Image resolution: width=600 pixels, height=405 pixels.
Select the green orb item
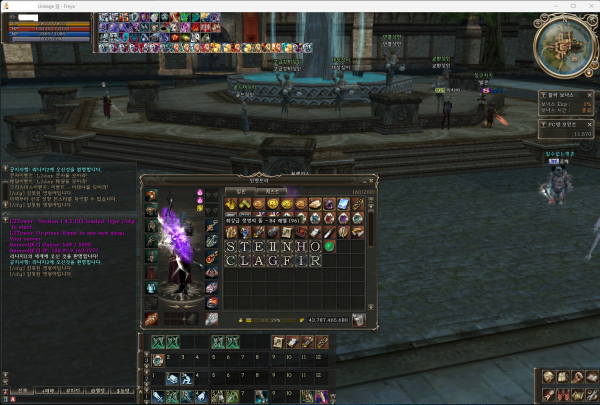click(328, 246)
